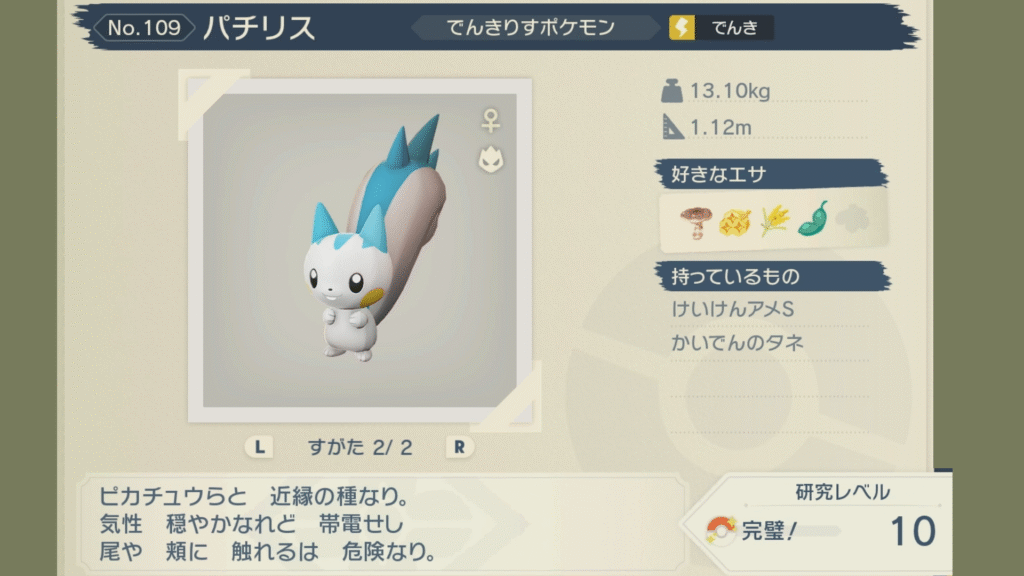Open the Pachirisu portrait photo
This screenshot has width=1024, height=576.
pos(359,250)
